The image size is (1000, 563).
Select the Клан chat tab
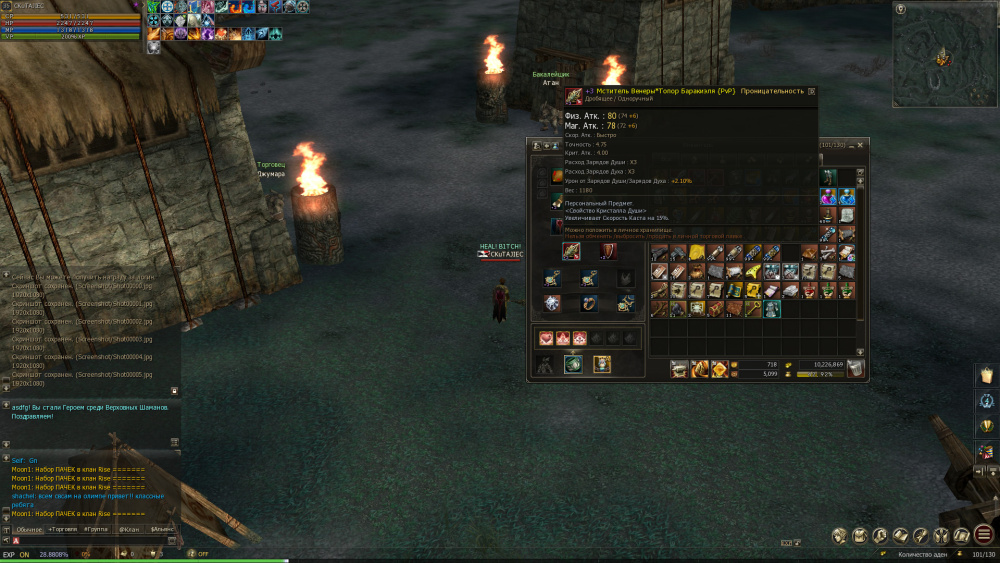click(129, 528)
